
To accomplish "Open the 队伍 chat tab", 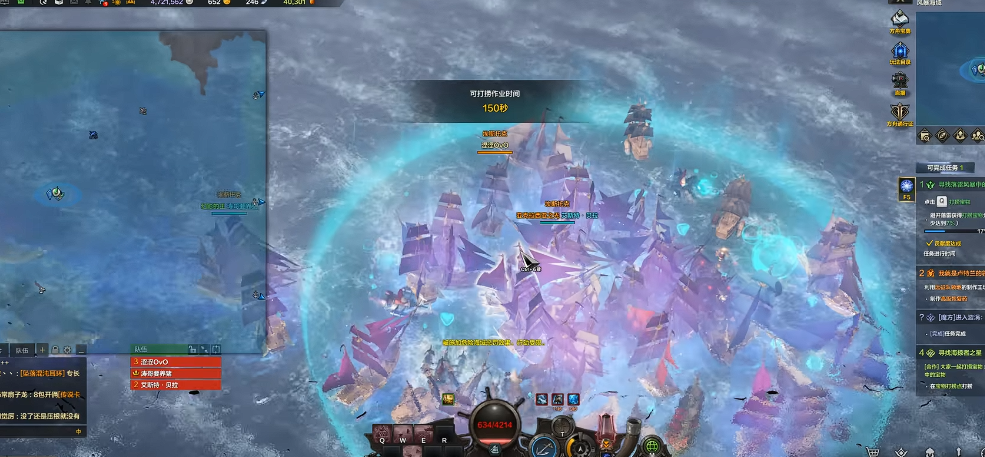I will pyautogui.click(x=21, y=350).
